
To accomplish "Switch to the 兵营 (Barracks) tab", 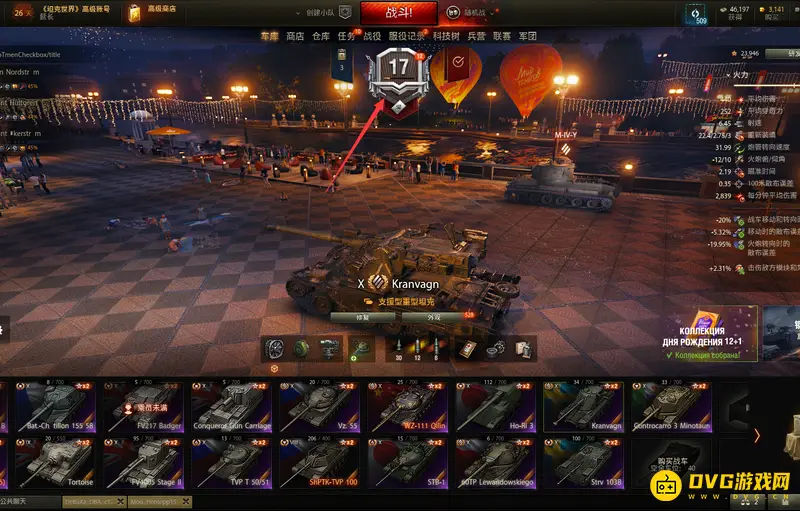I will coord(476,36).
